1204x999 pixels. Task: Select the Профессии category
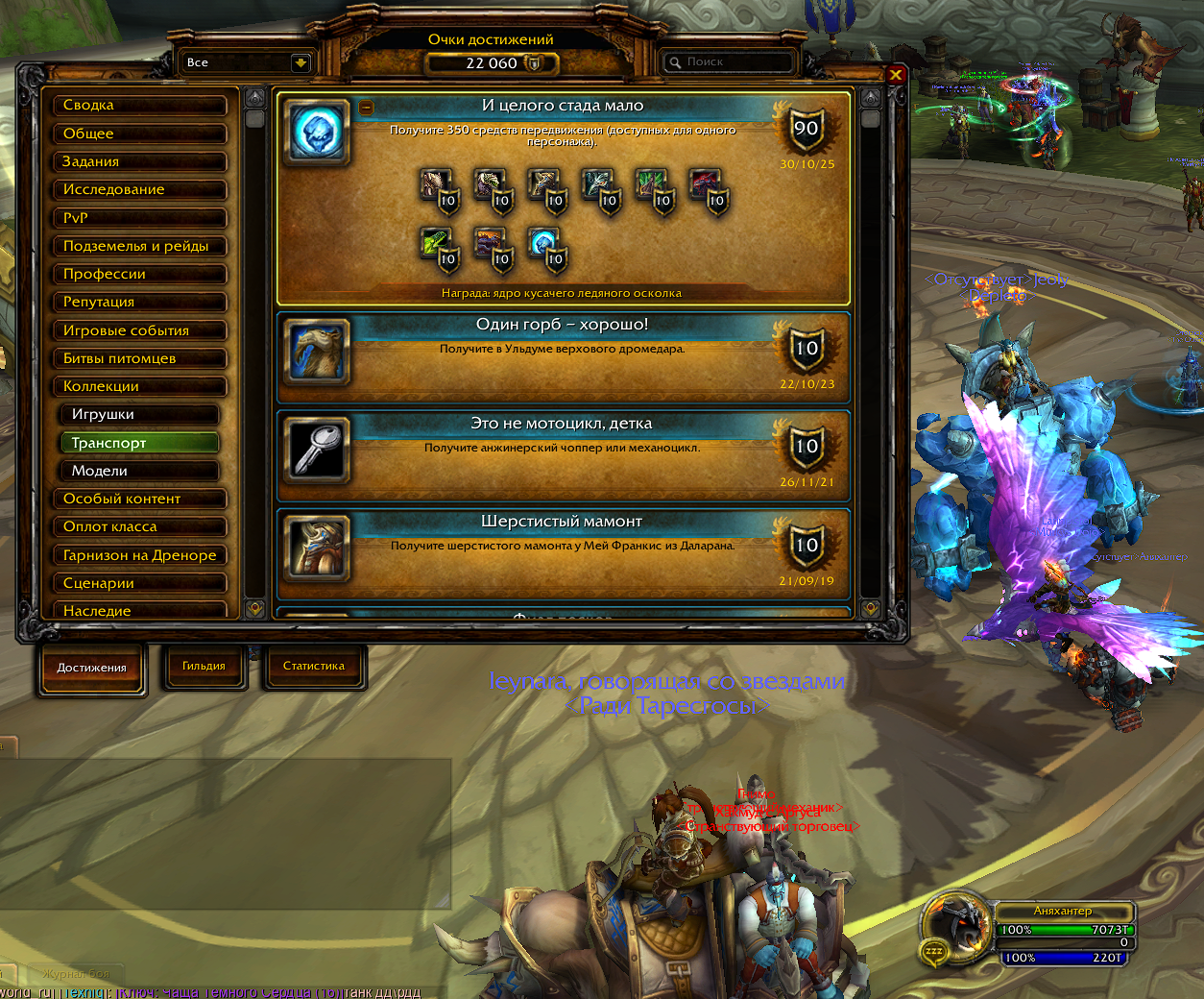pos(139,274)
